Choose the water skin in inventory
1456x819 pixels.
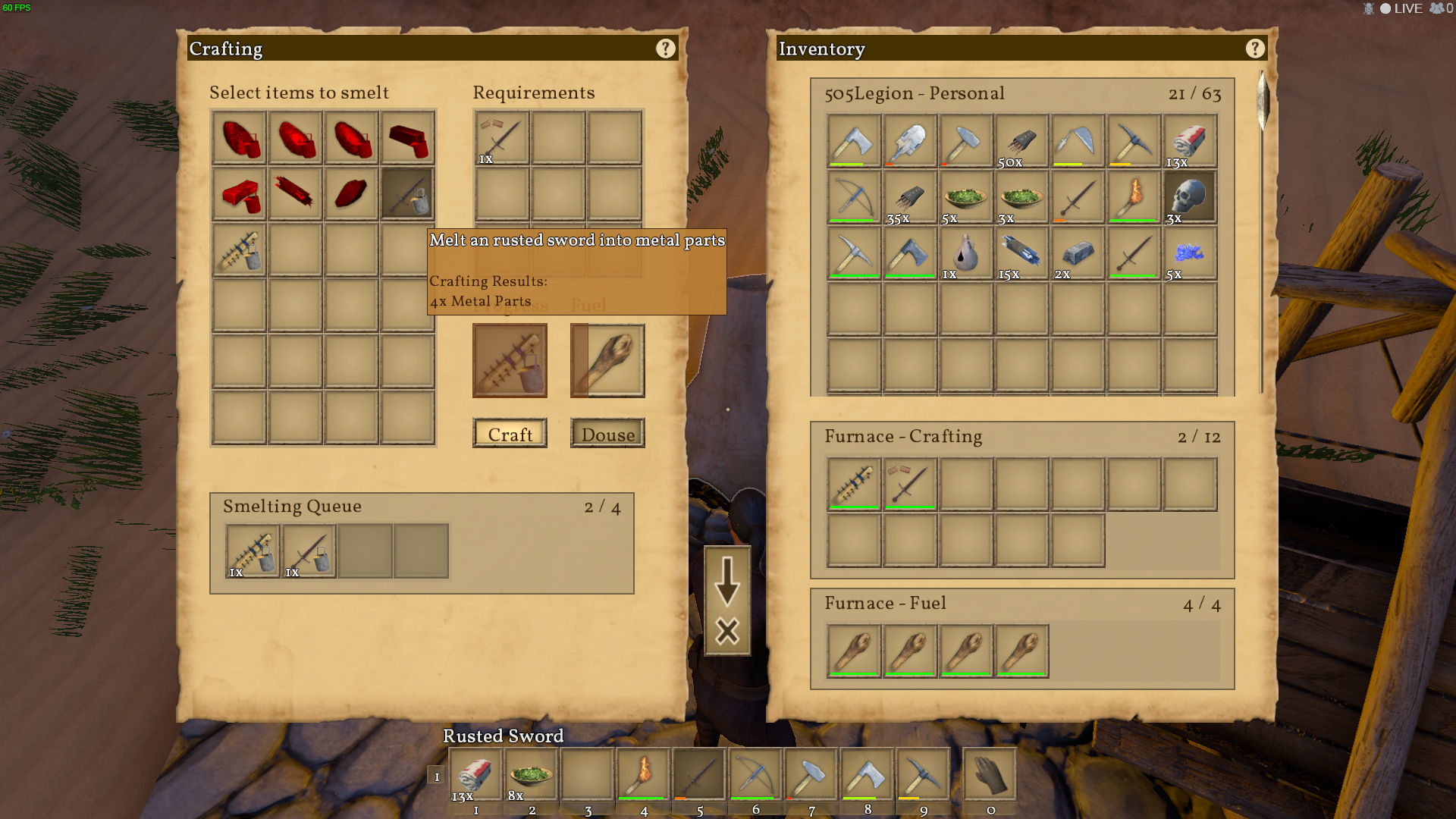pyautogui.click(x=965, y=253)
